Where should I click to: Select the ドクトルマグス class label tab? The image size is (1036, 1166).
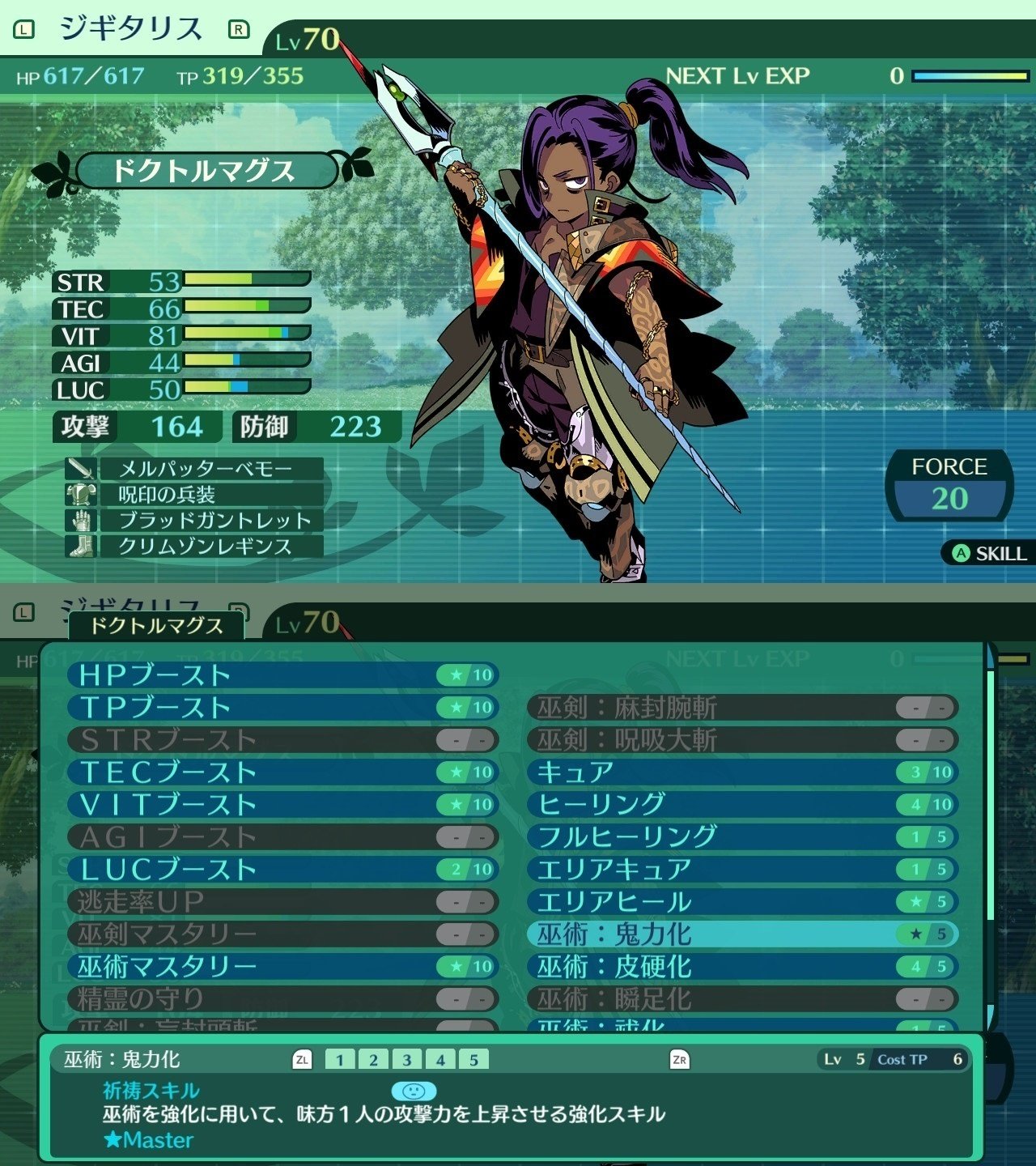(x=157, y=626)
